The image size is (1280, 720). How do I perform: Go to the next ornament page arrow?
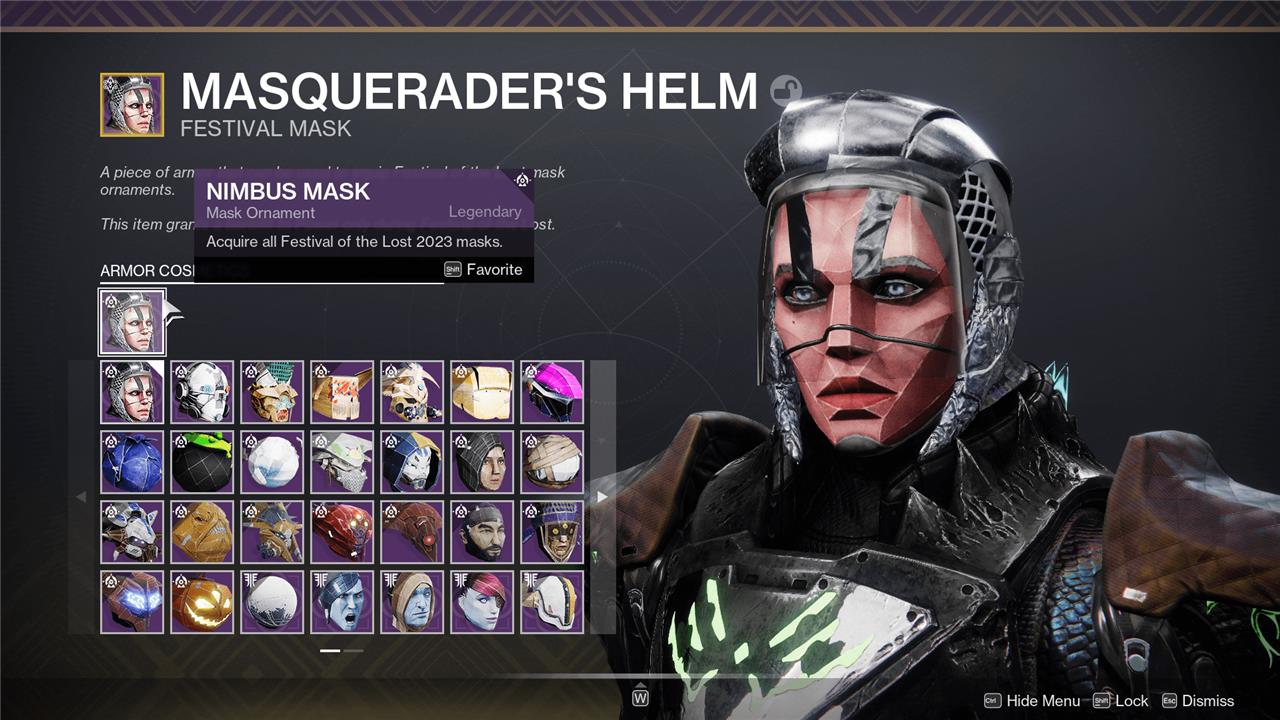pos(602,497)
